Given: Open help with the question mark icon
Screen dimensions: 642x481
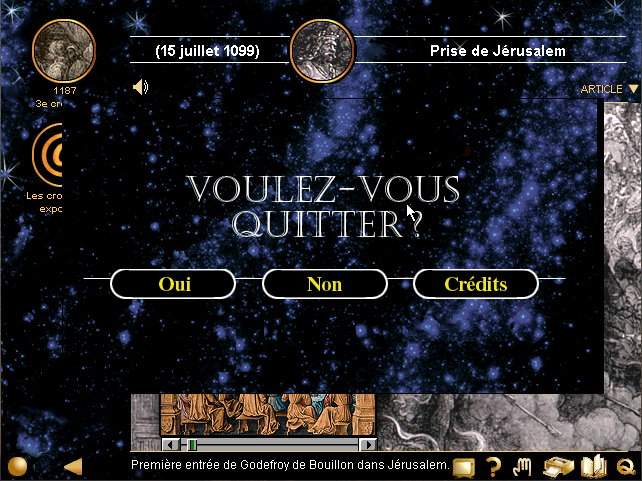Looking at the screenshot, I should click(493, 466).
